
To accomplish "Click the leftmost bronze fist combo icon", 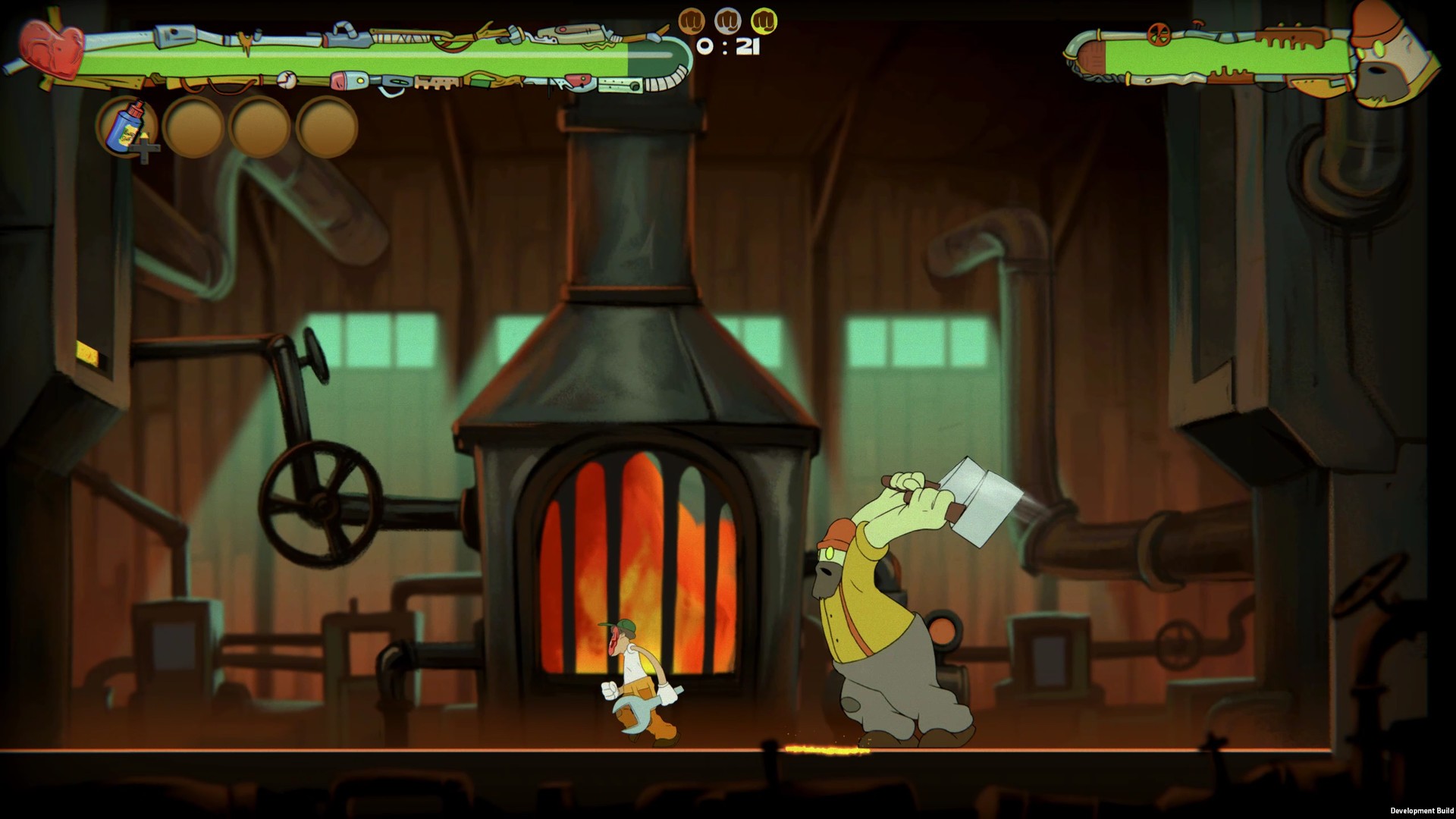I will [694, 20].
